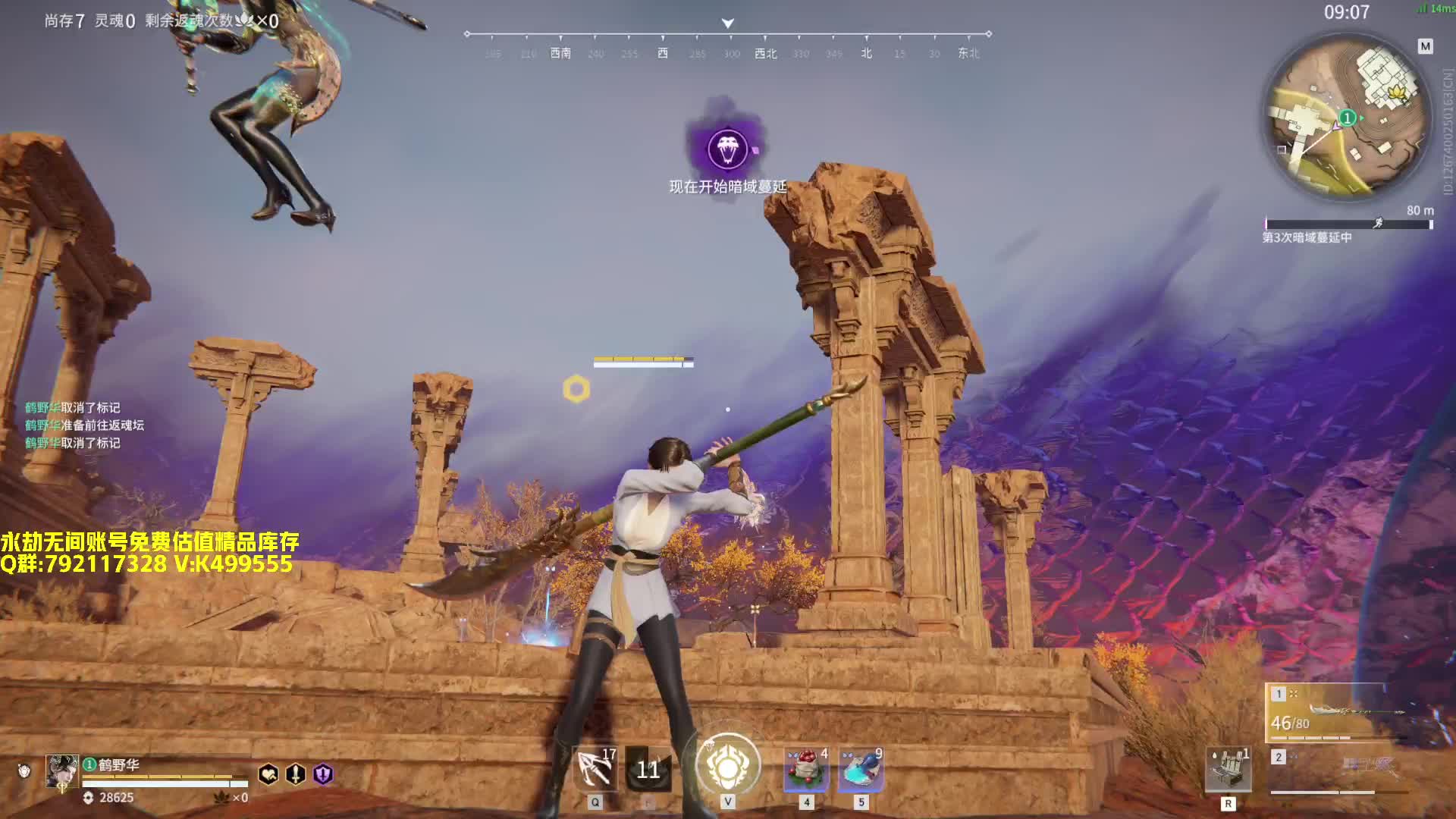Select the weapon repair kit slot
The width and height of the screenshot is (1456, 819).
pyautogui.click(x=1228, y=770)
